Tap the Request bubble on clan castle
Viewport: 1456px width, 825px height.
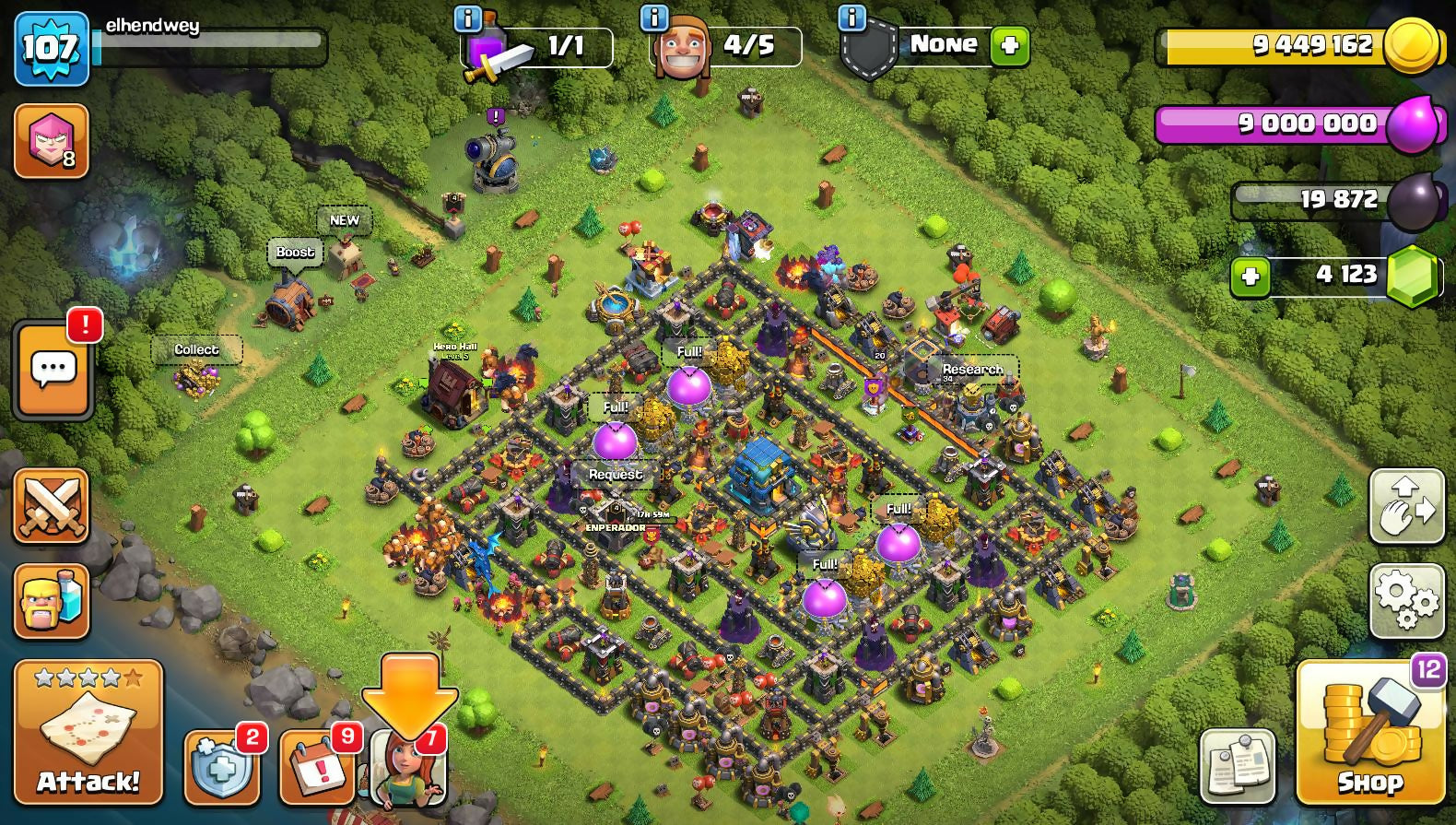pos(616,475)
